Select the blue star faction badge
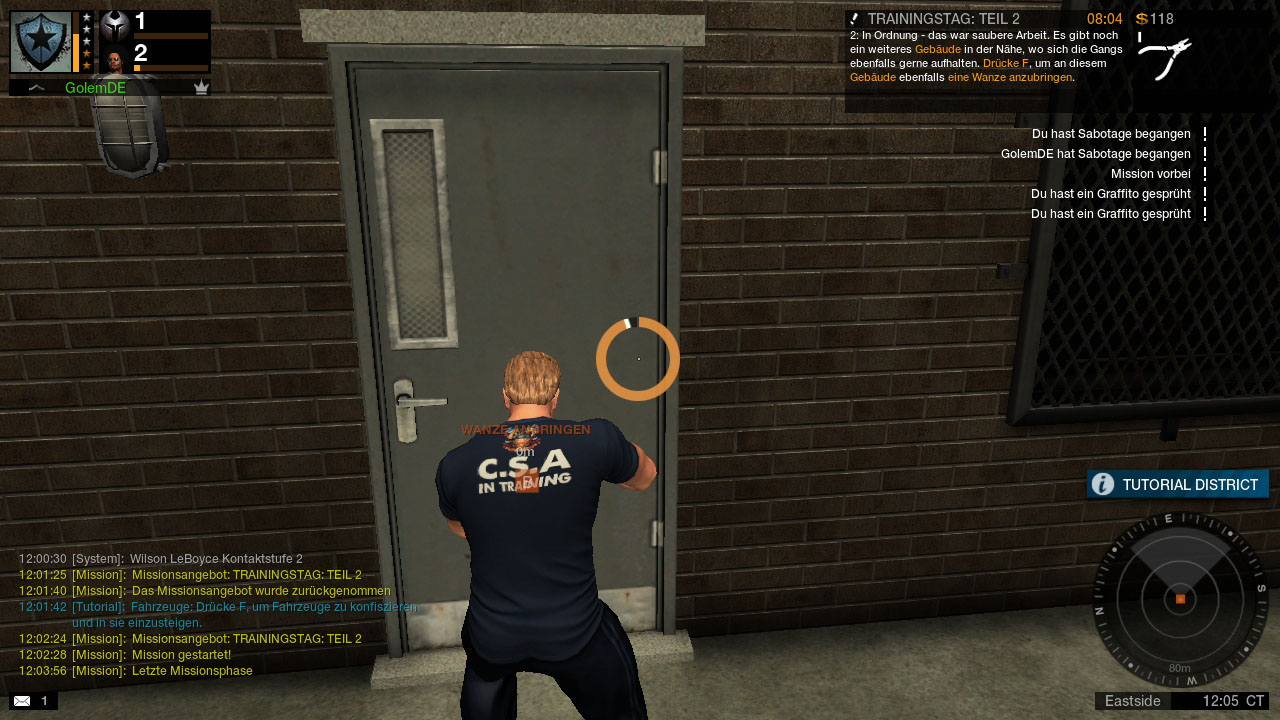Screen dimensions: 1280x720 pos(41,42)
